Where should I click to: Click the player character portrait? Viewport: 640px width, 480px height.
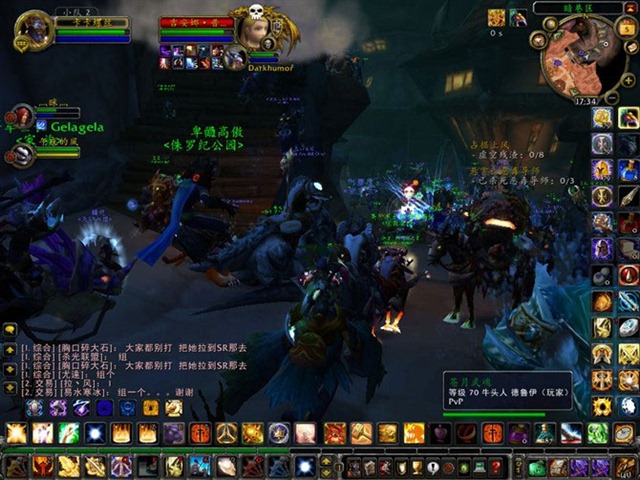pyautogui.click(x=32, y=30)
